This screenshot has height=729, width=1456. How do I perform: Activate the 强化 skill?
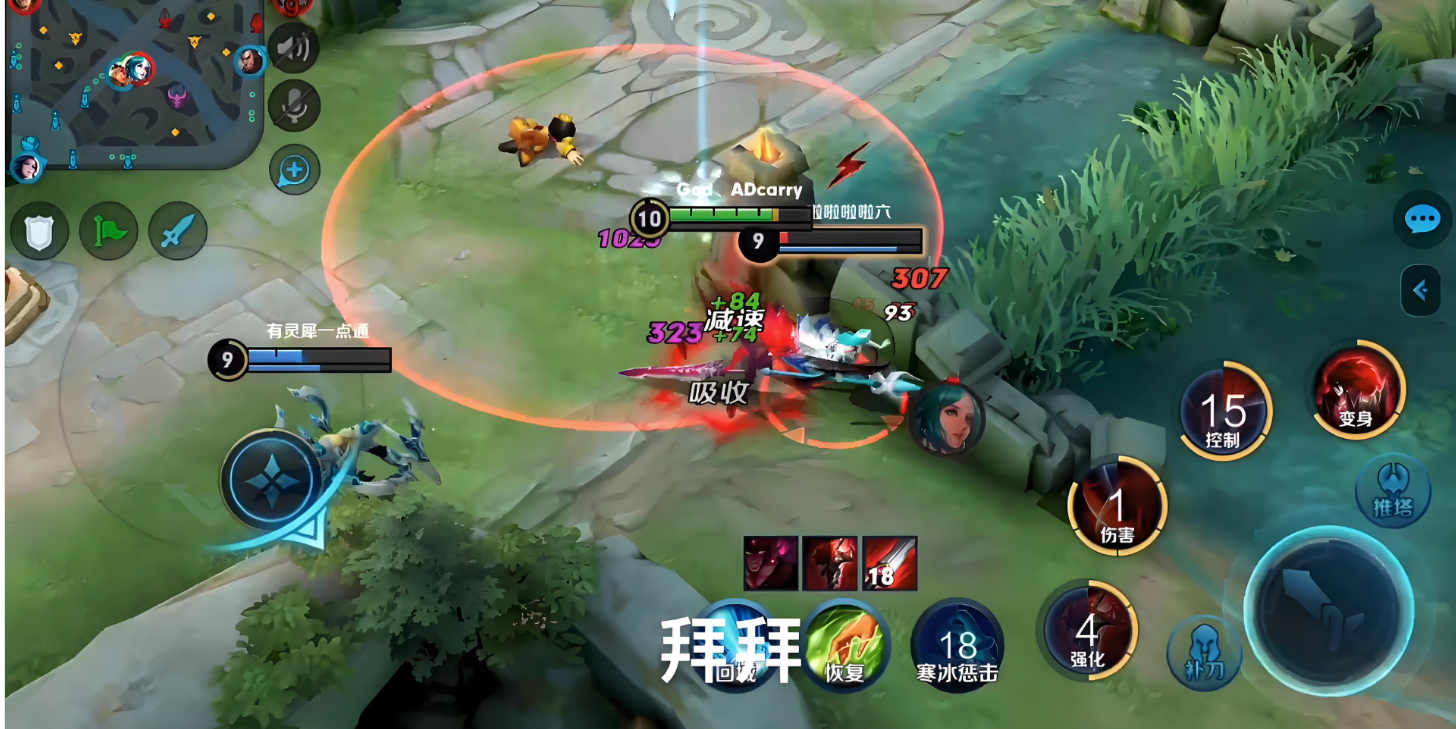(x=1087, y=630)
